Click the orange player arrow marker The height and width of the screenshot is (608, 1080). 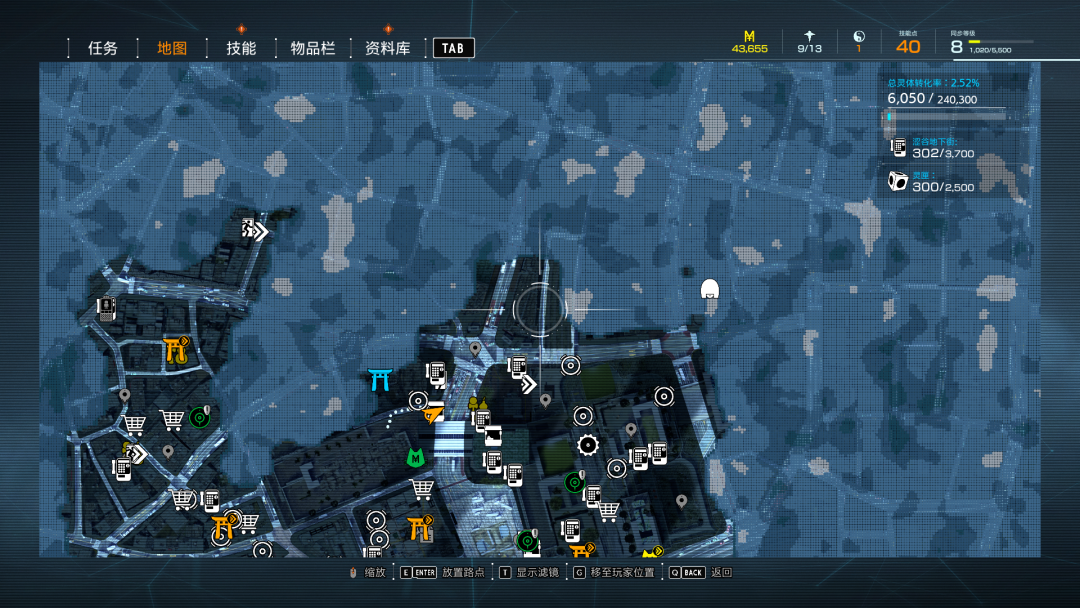pyautogui.click(x=433, y=412)
